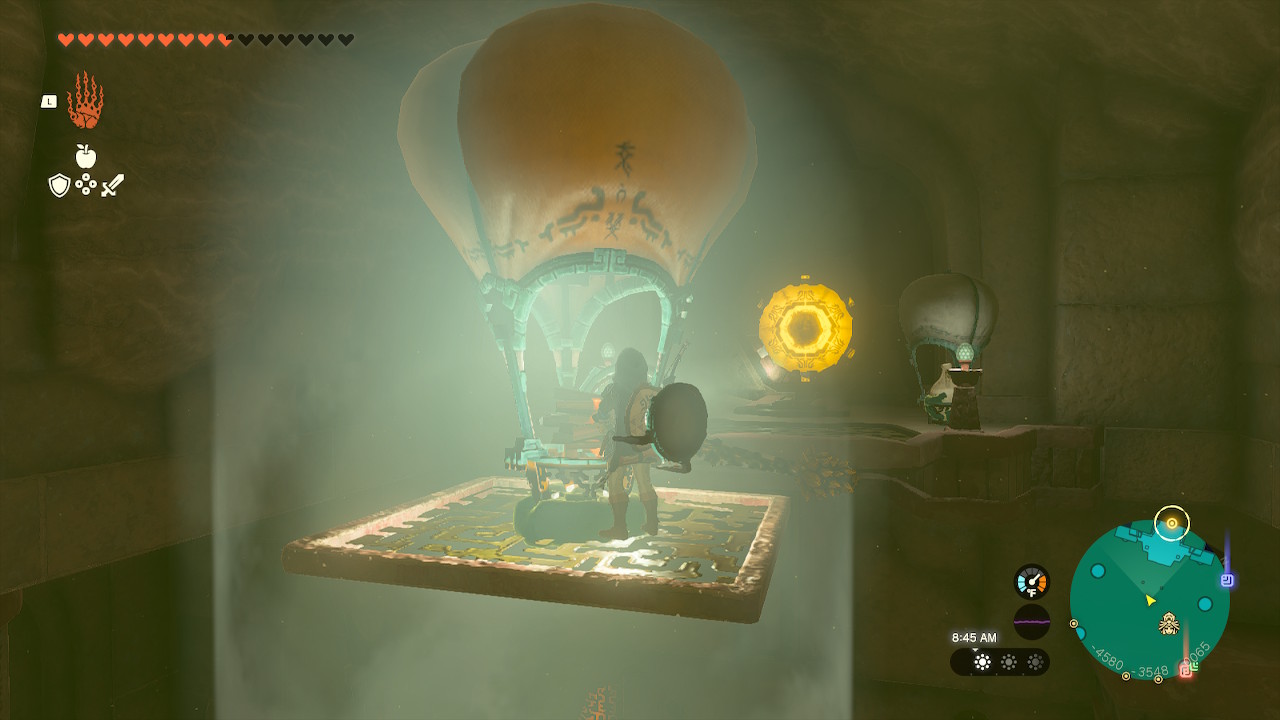1280x720 pixels.
Task: Click the glowing yellow fan target
Action: coord(806,326)
